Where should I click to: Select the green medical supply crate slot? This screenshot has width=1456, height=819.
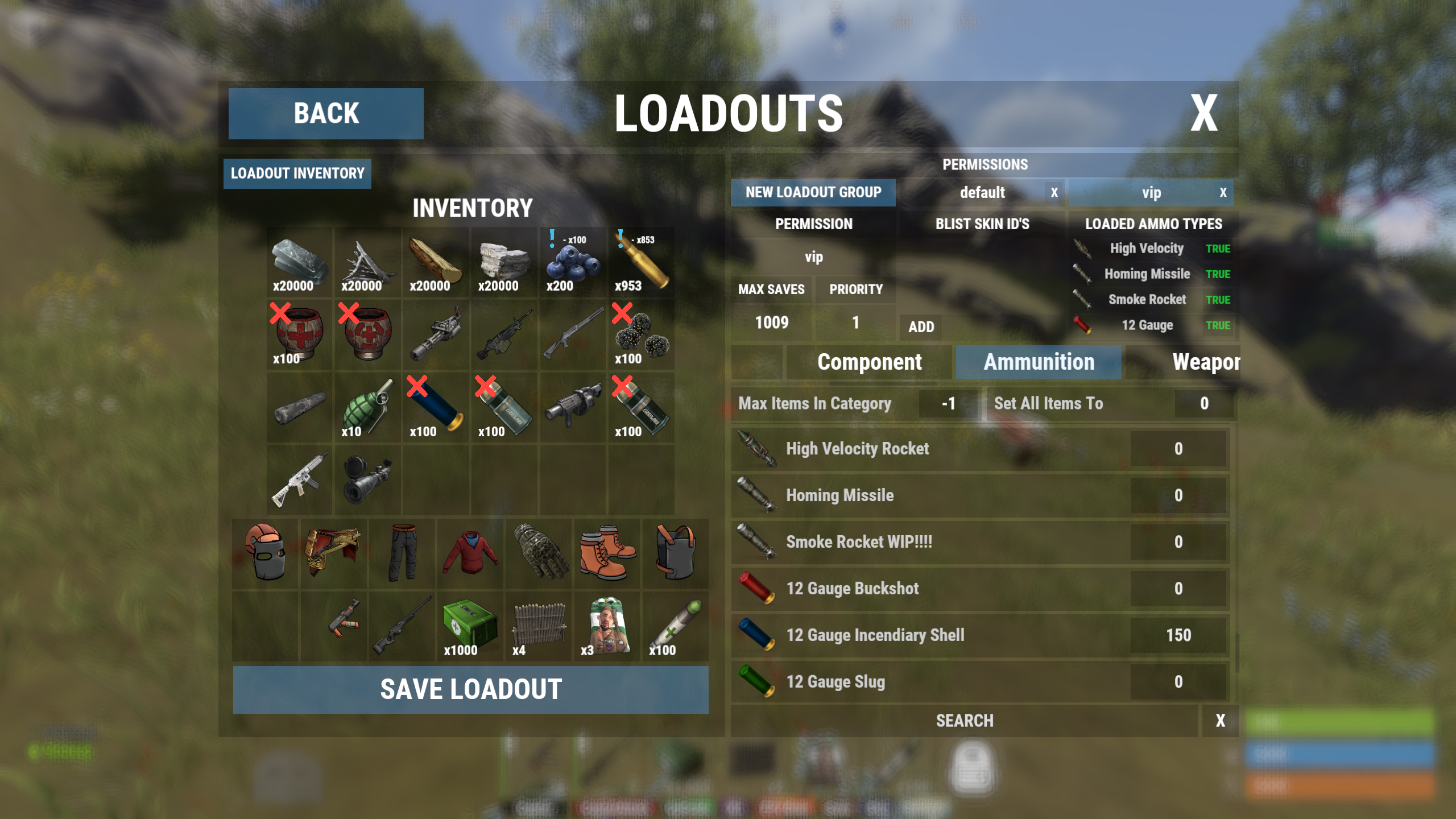pyautogui.click(x=470, y=626)
